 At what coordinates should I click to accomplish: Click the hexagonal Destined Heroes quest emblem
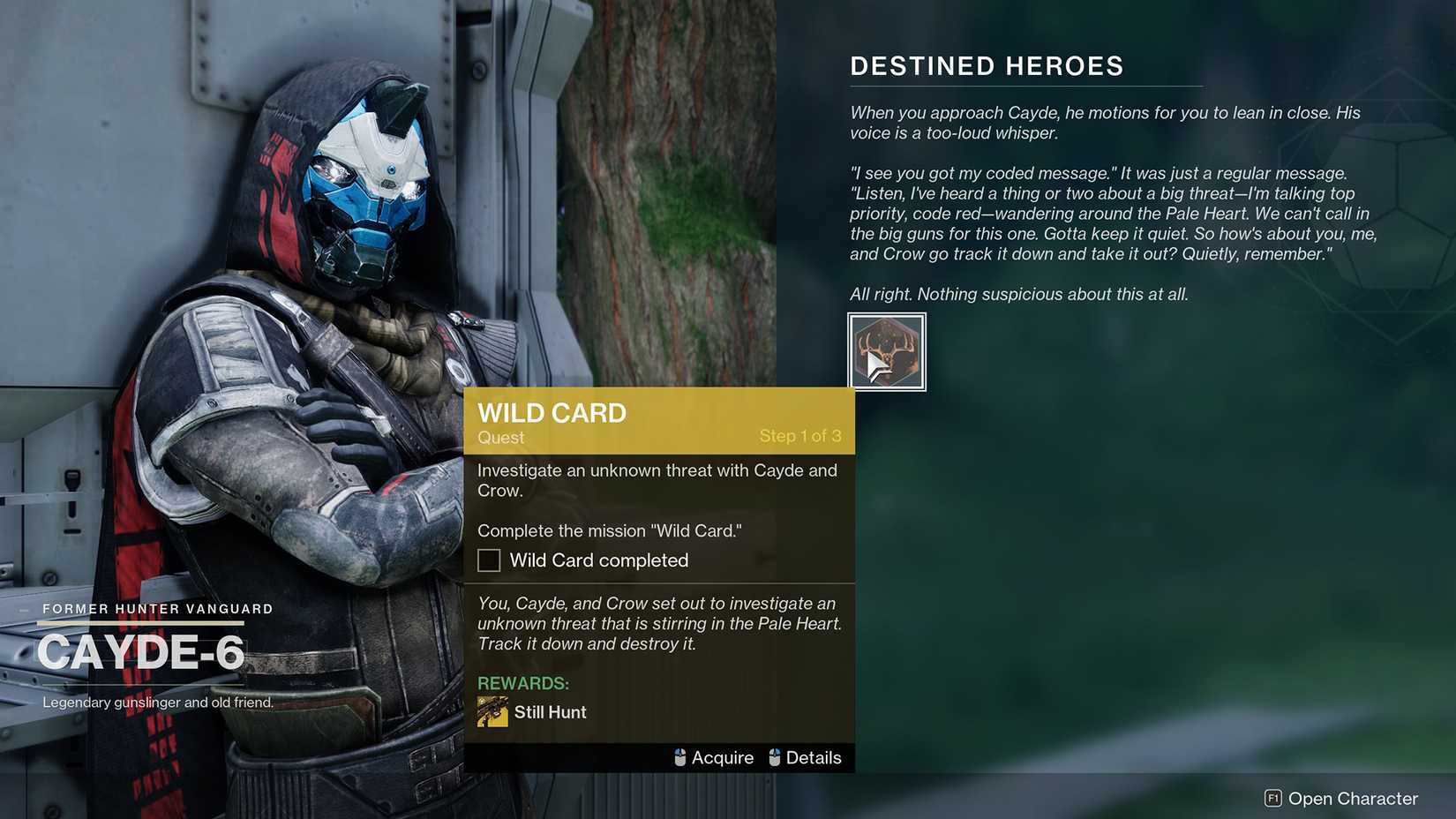click(886, 350)
